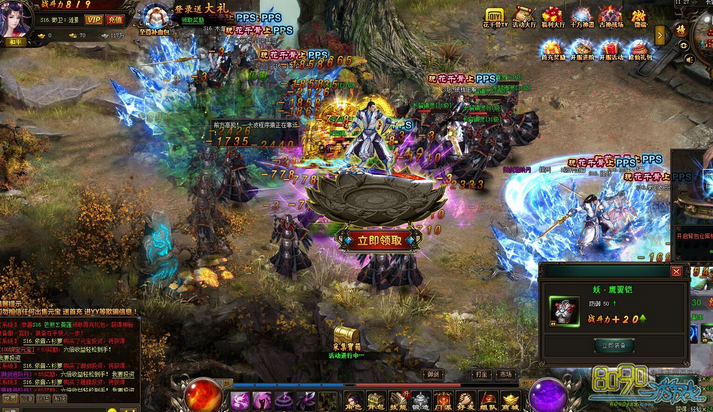Open the 充值 recharge button
Screen dimensions: 713x412
(116, 19)
